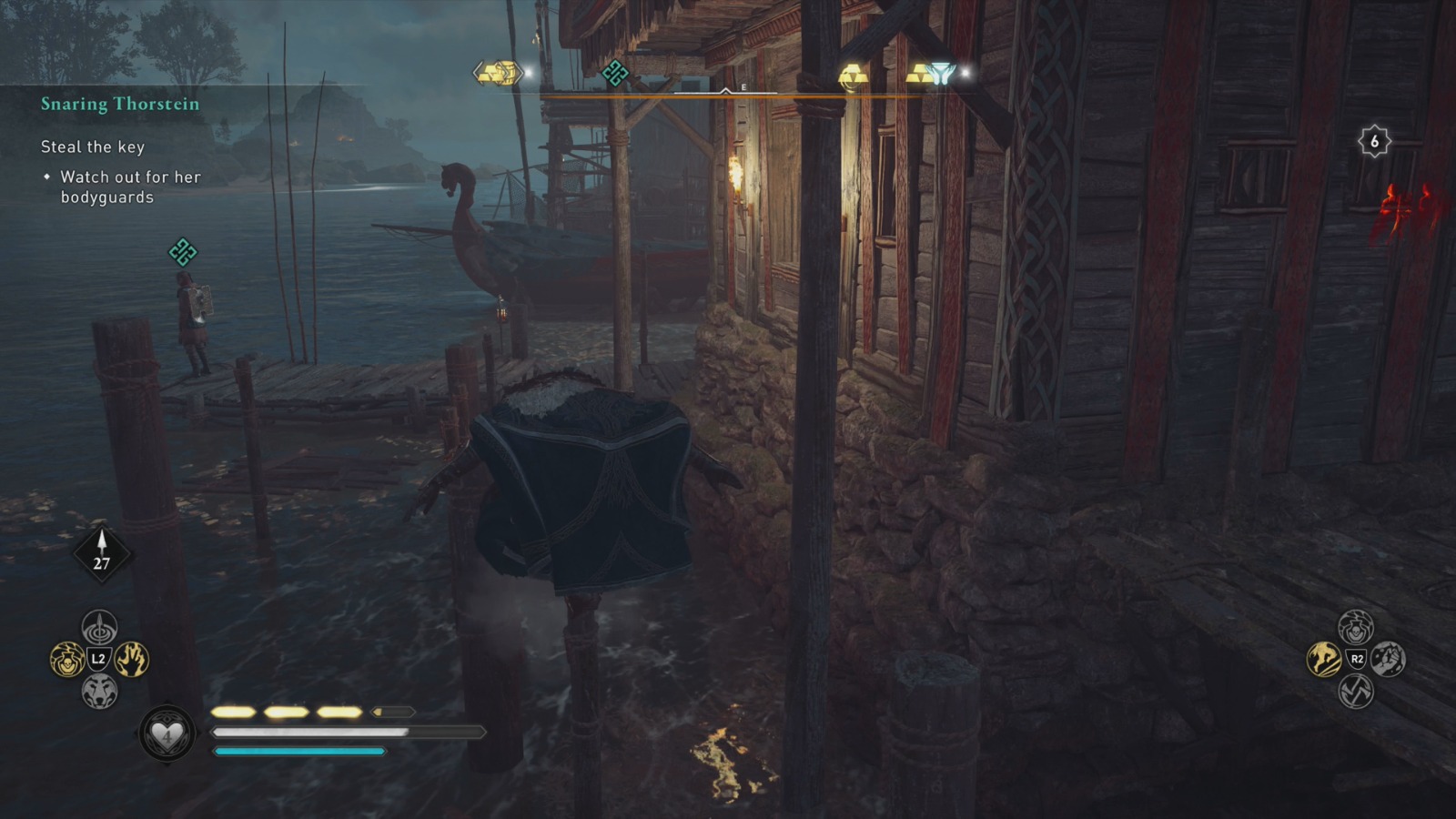The width and height of the screenshot is (1456, 819).
Task: Activate the golden charging melee ability
Action: pos(1324,659)
